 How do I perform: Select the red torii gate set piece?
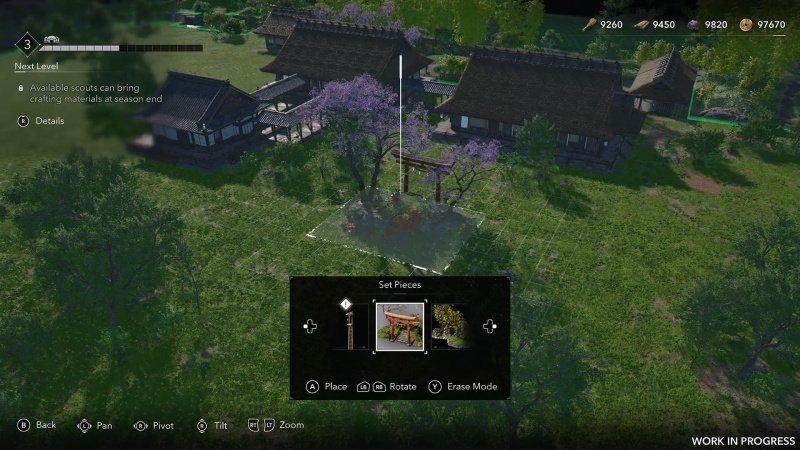click(399, 327)
